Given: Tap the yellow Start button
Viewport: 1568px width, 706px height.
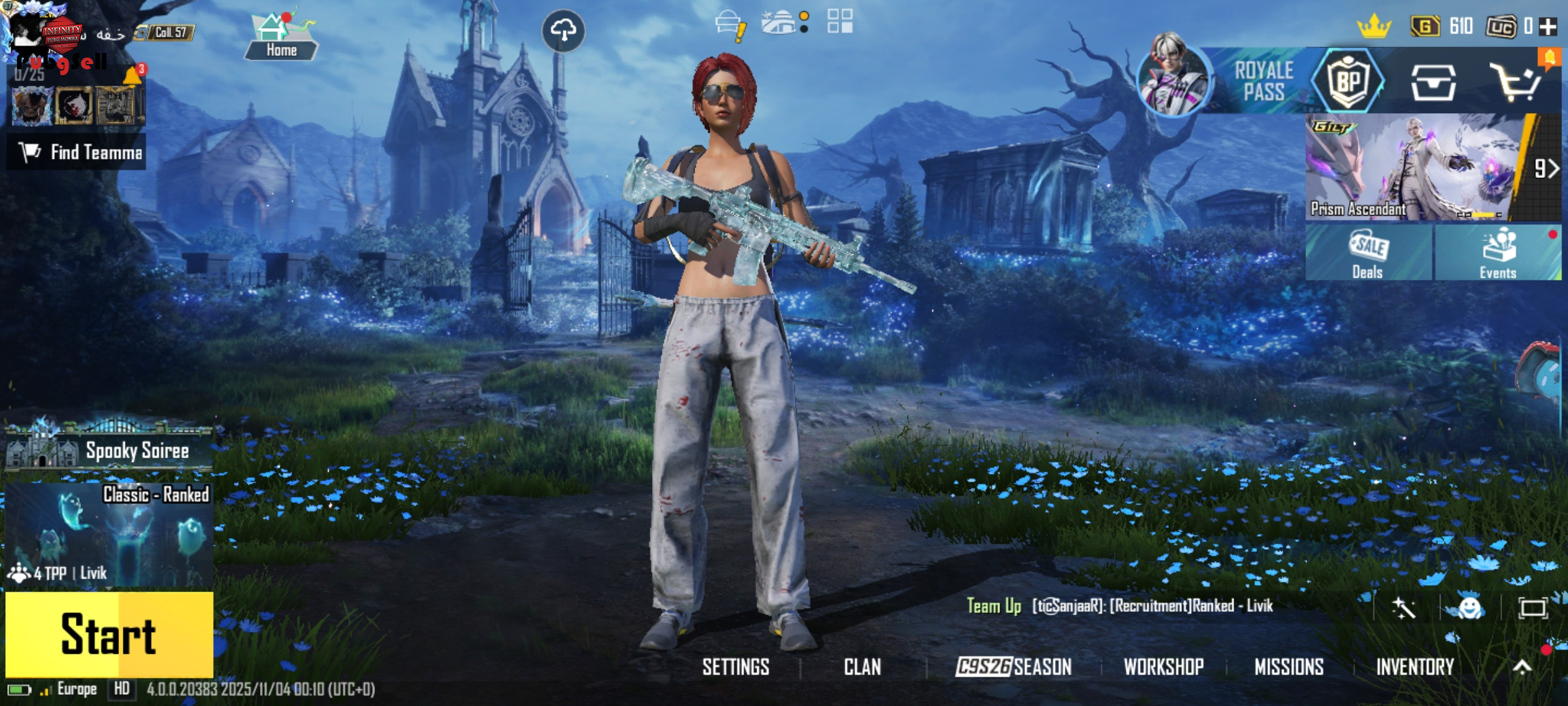Looking at the screenshot, I should tap(109, 634).
